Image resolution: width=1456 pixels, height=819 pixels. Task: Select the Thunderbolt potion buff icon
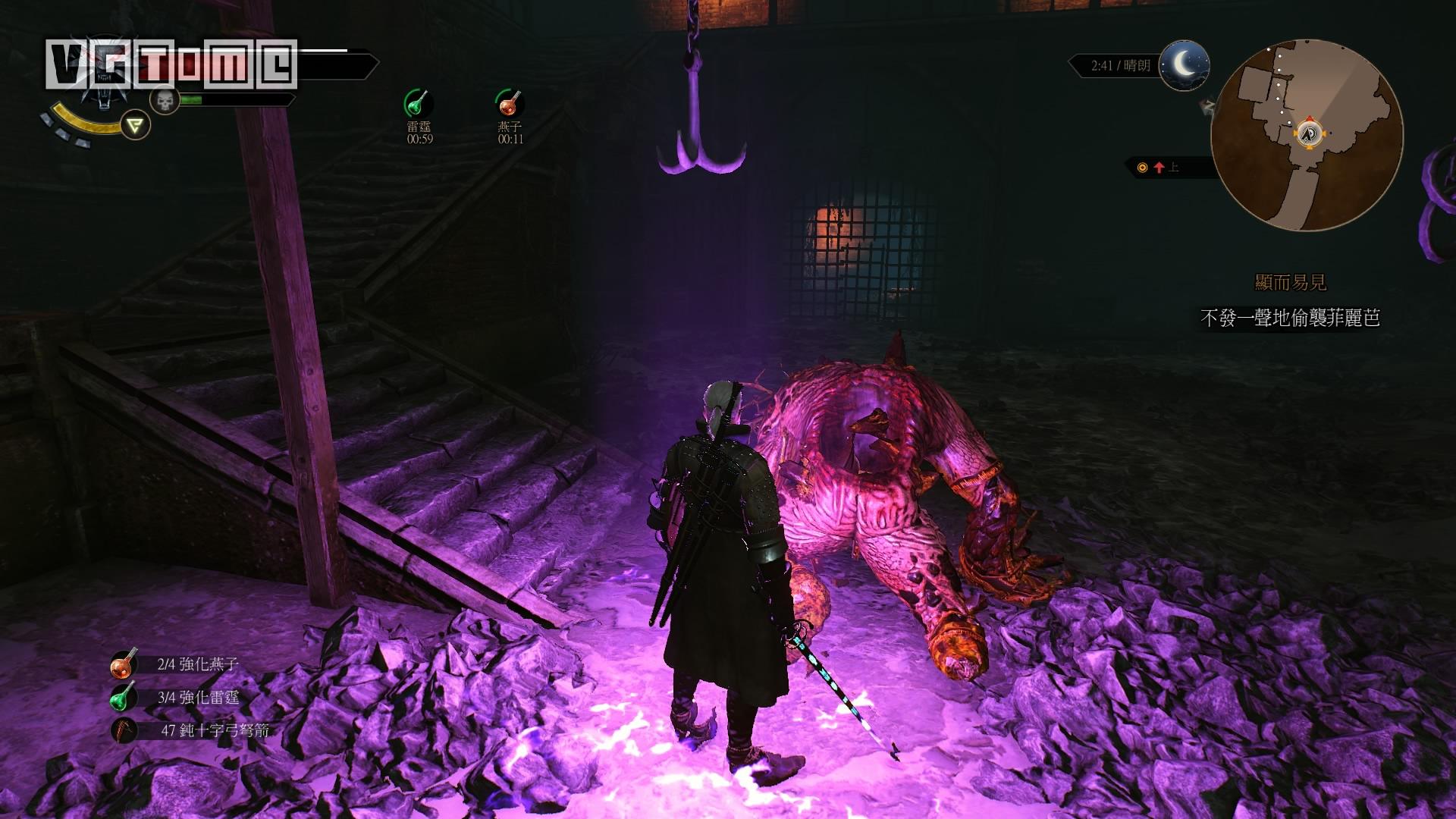tap(419, 103)
